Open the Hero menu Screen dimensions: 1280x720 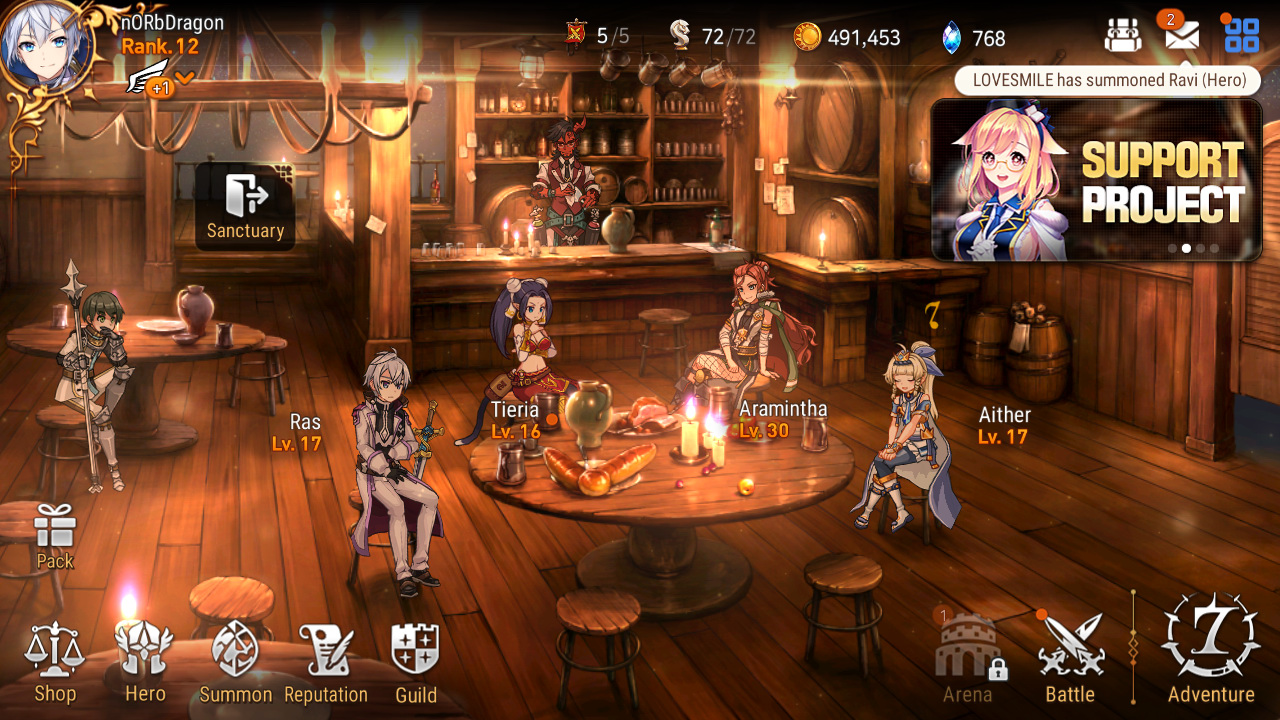(145, 662)
